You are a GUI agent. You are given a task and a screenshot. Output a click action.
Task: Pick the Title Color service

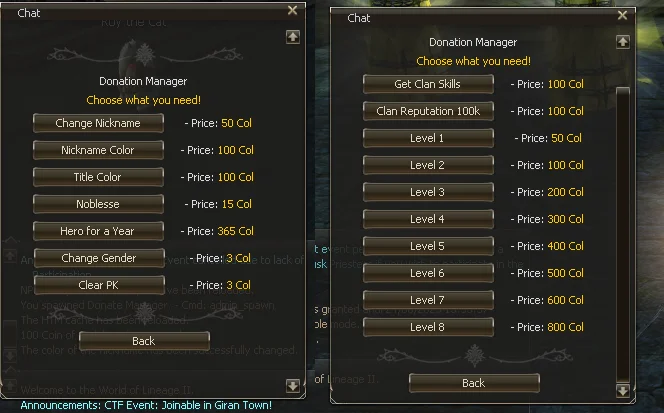pos(98,177)
